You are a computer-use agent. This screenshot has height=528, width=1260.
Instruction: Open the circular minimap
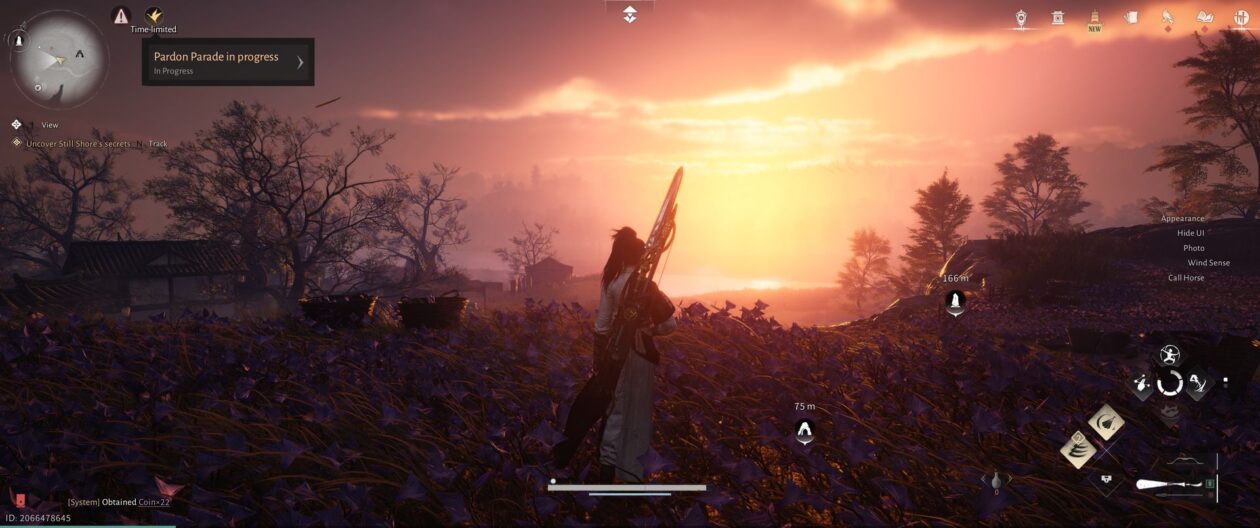[x=59, y=58]
